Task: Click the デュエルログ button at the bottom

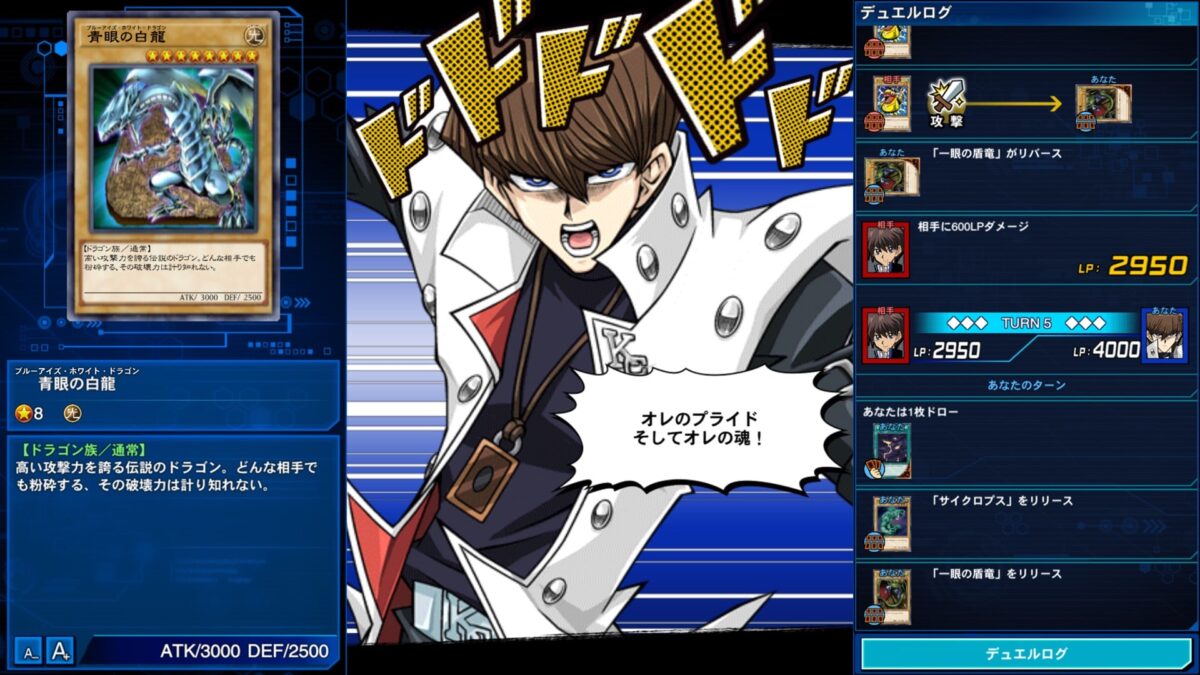Action: (x=1026, y=653)
